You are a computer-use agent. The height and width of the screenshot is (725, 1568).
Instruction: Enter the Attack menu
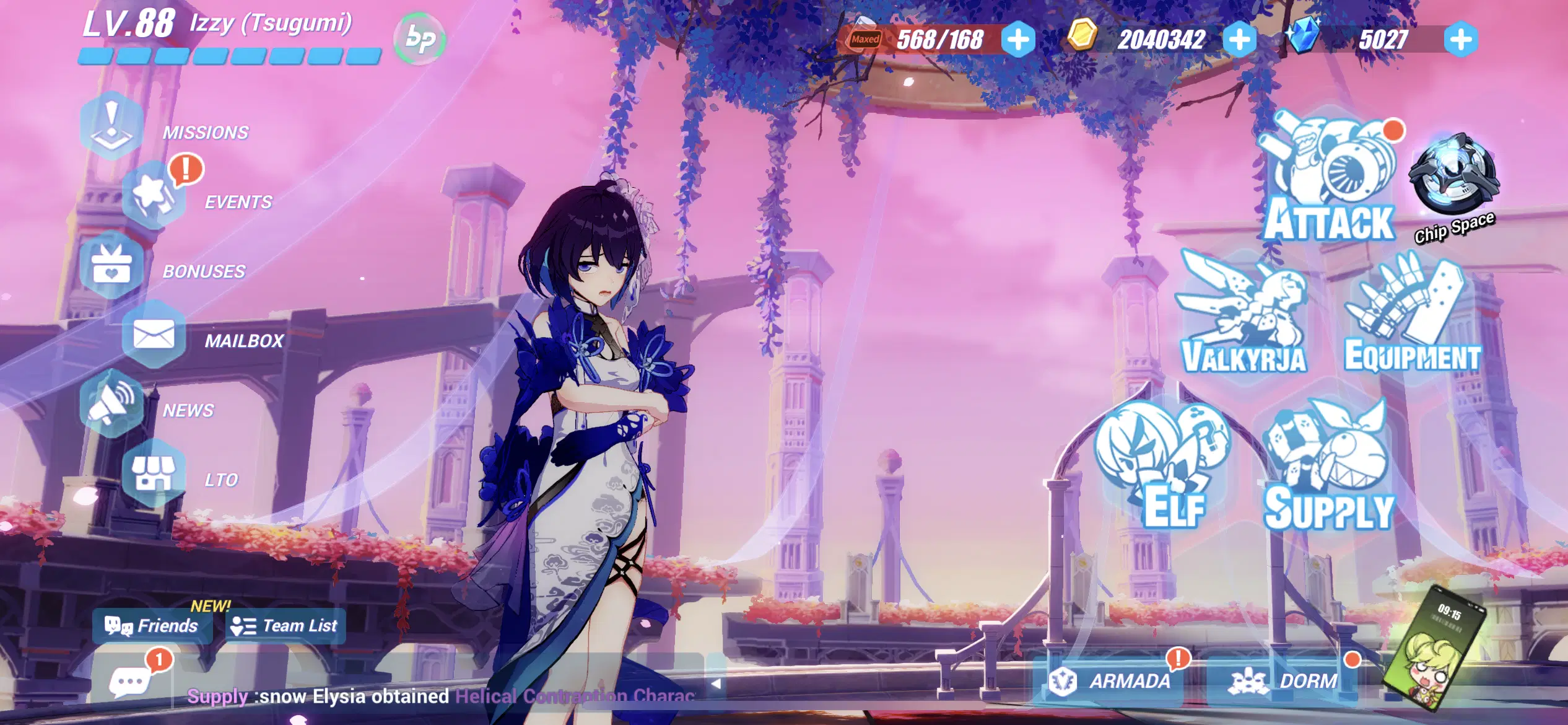click(1328, 180)
